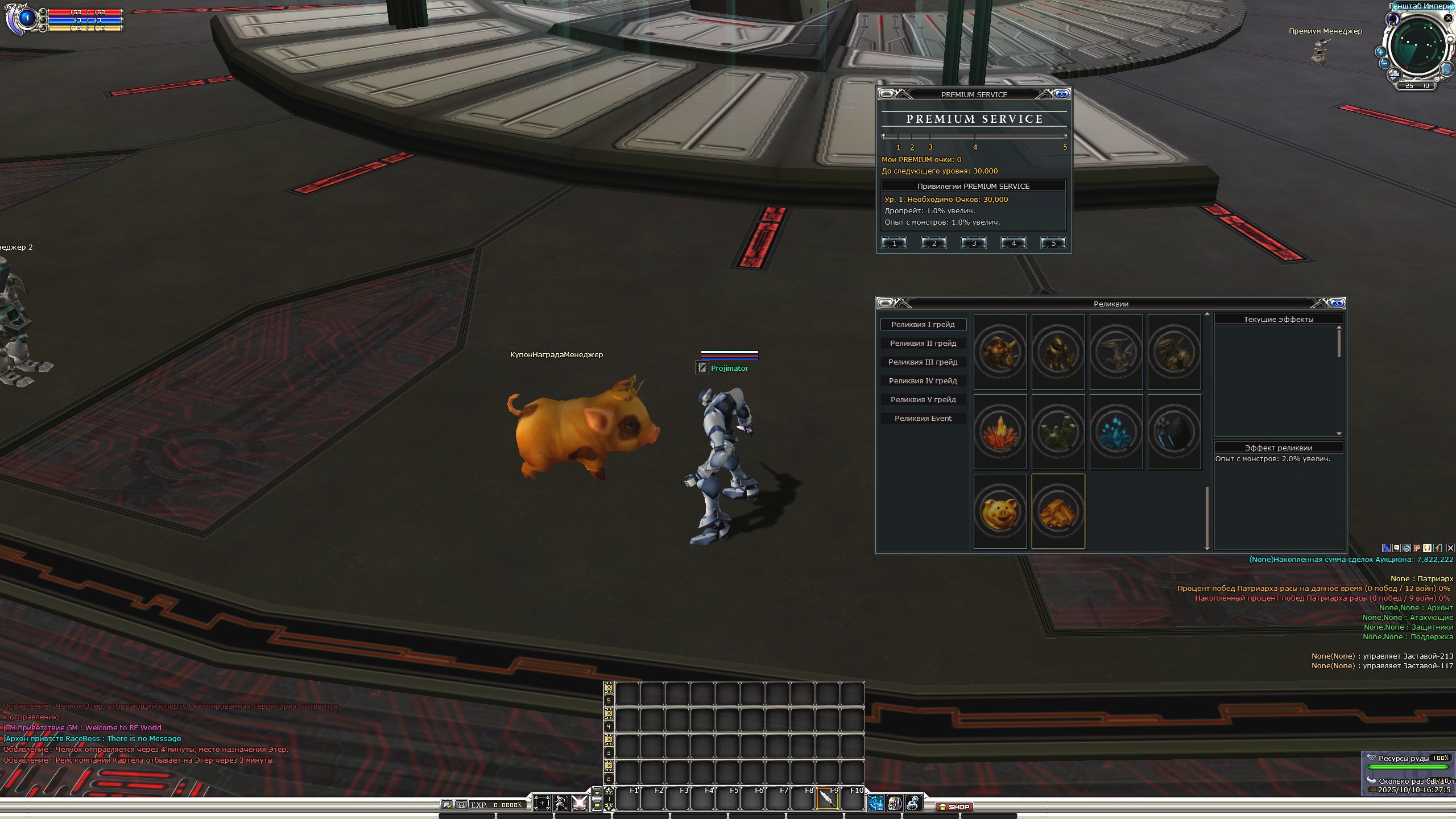Minimize the PREMIUM SERVICE window
Screen dimensions: 1456x819
click(x=887, y=94)
